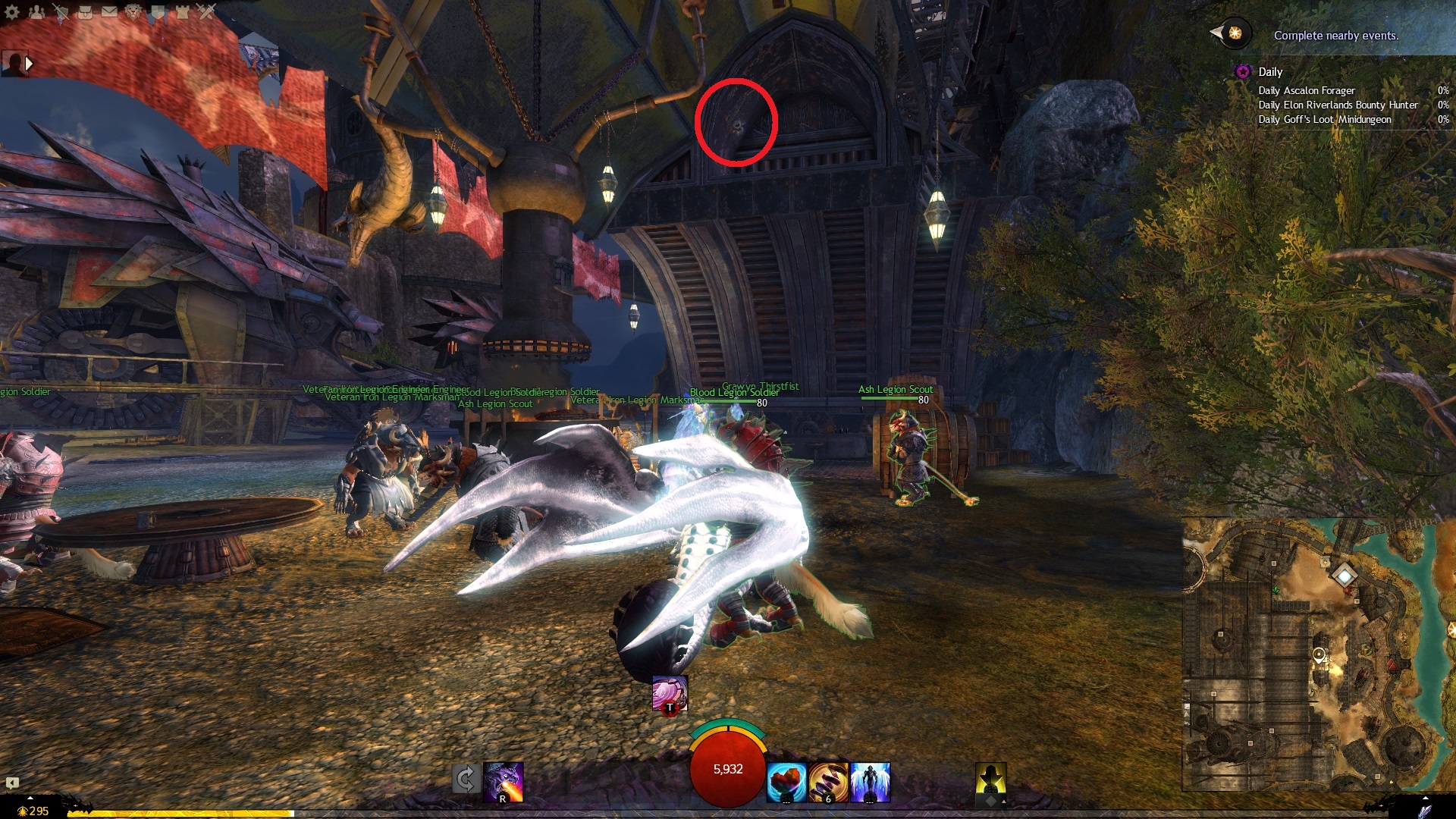Click the Complete nearby events tracker icon
Screen dimensions: 1456x819
[x=1235, y=33]
